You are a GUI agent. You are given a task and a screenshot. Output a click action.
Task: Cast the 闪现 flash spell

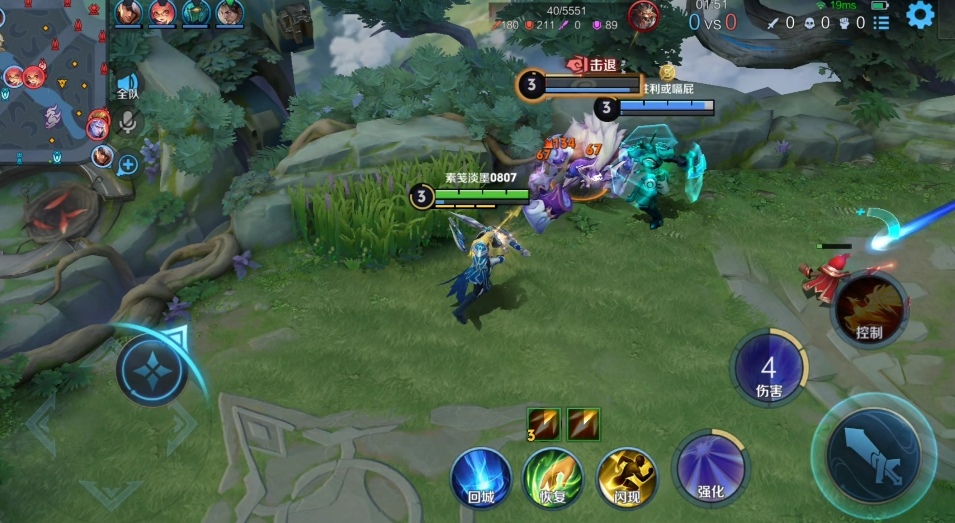click(x=627, y=477)
